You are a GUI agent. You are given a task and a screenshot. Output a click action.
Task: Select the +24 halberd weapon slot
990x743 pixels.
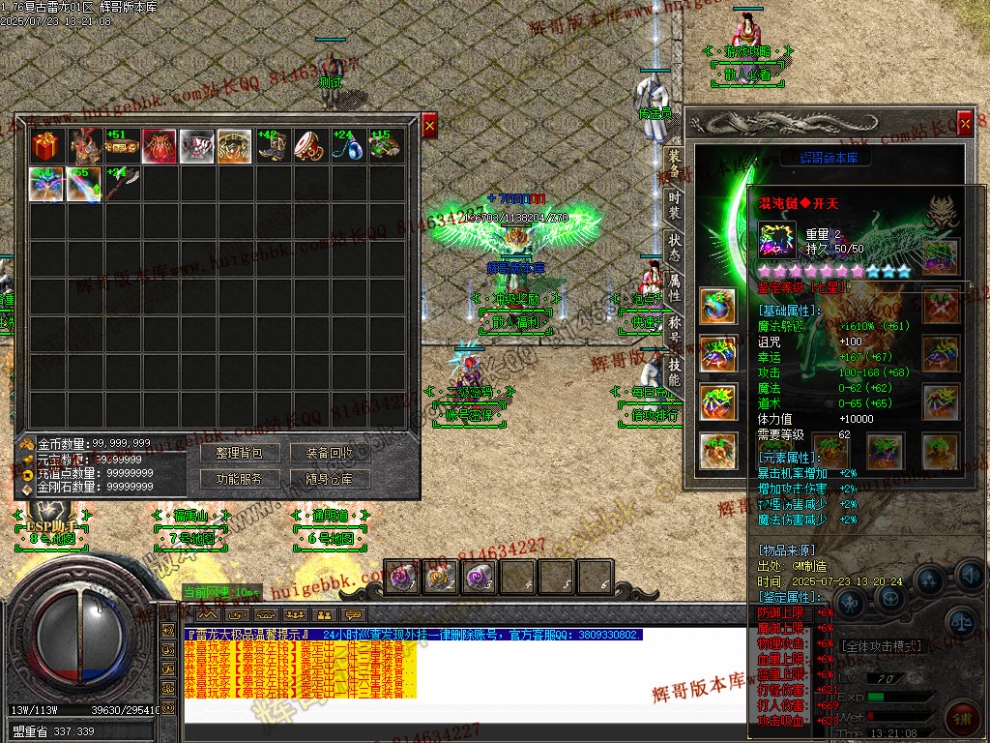click(122, 184)
